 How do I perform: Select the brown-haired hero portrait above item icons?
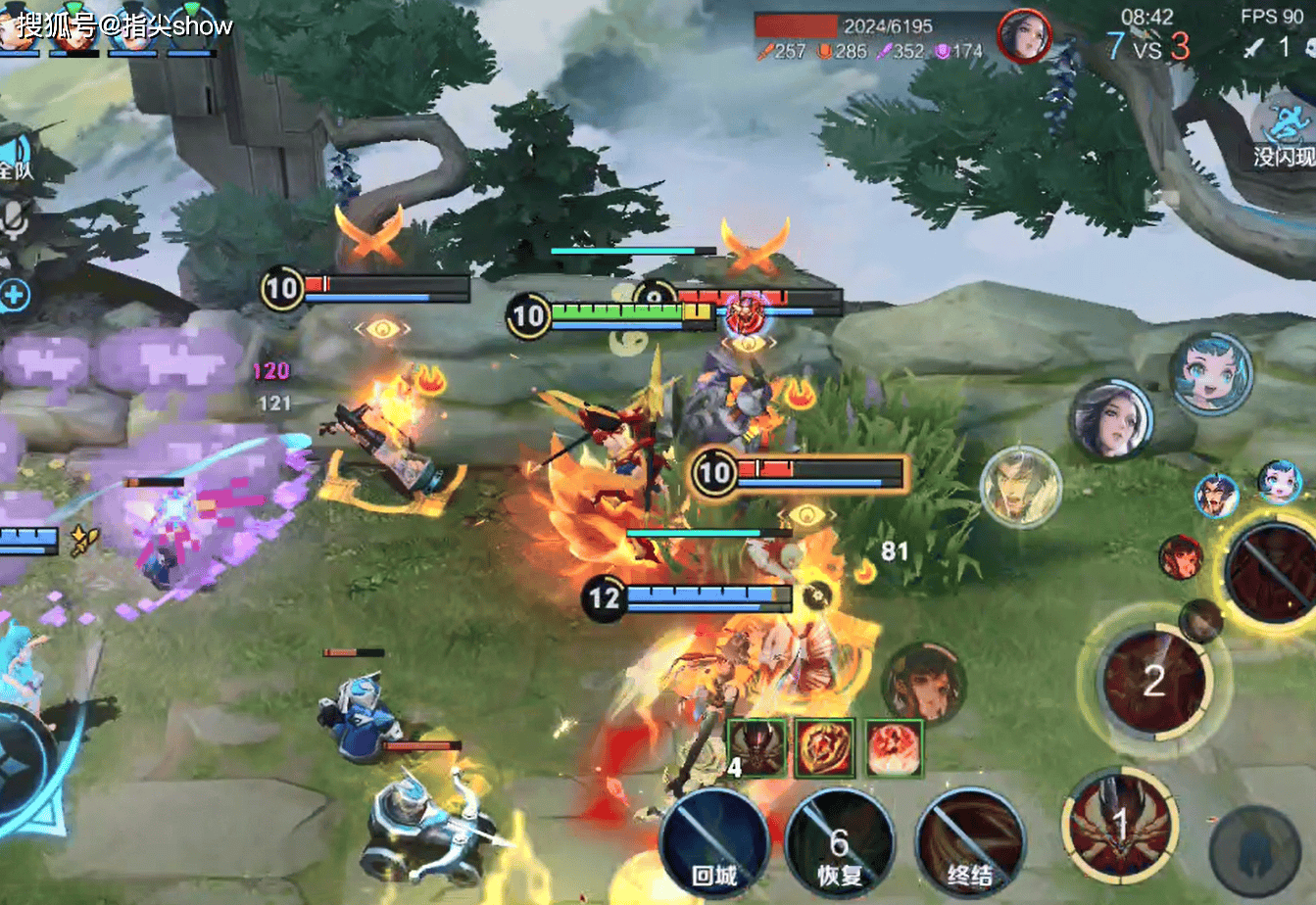(923, 684)
